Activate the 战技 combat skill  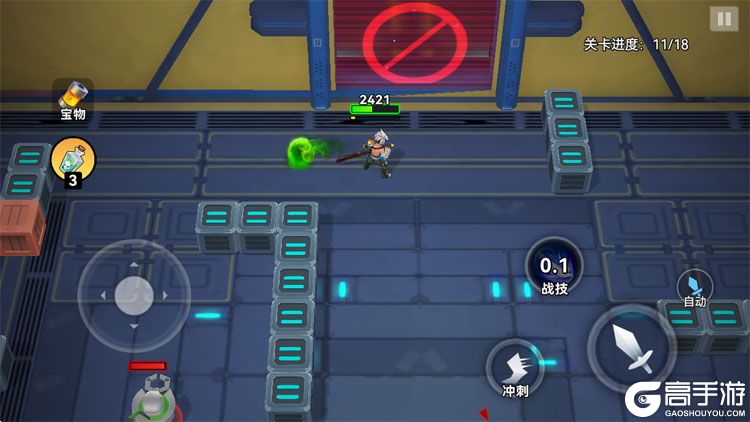coord(554,270)
